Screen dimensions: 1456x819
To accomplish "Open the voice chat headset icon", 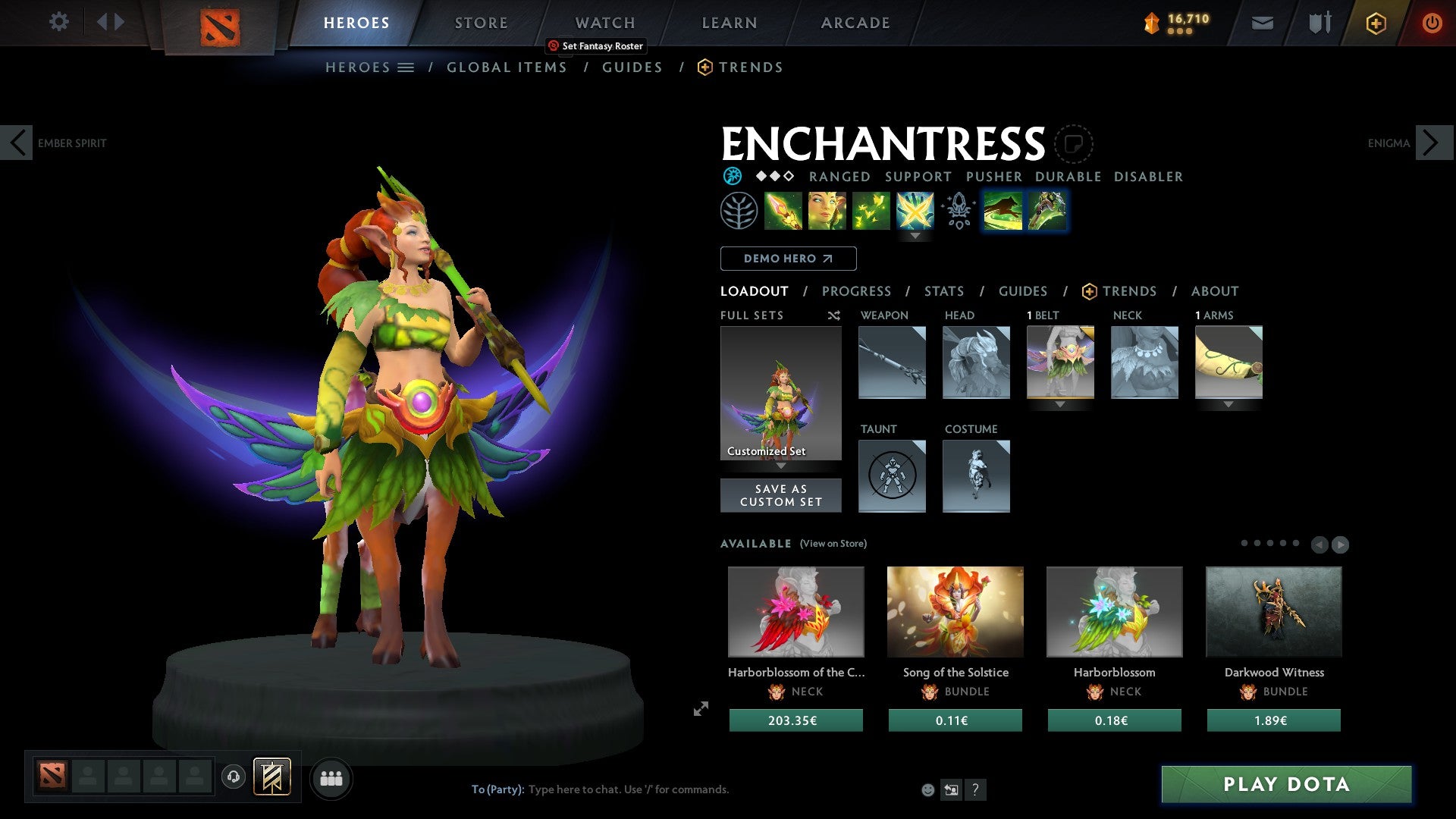I will pyautogui.click(x=233, y=777).
